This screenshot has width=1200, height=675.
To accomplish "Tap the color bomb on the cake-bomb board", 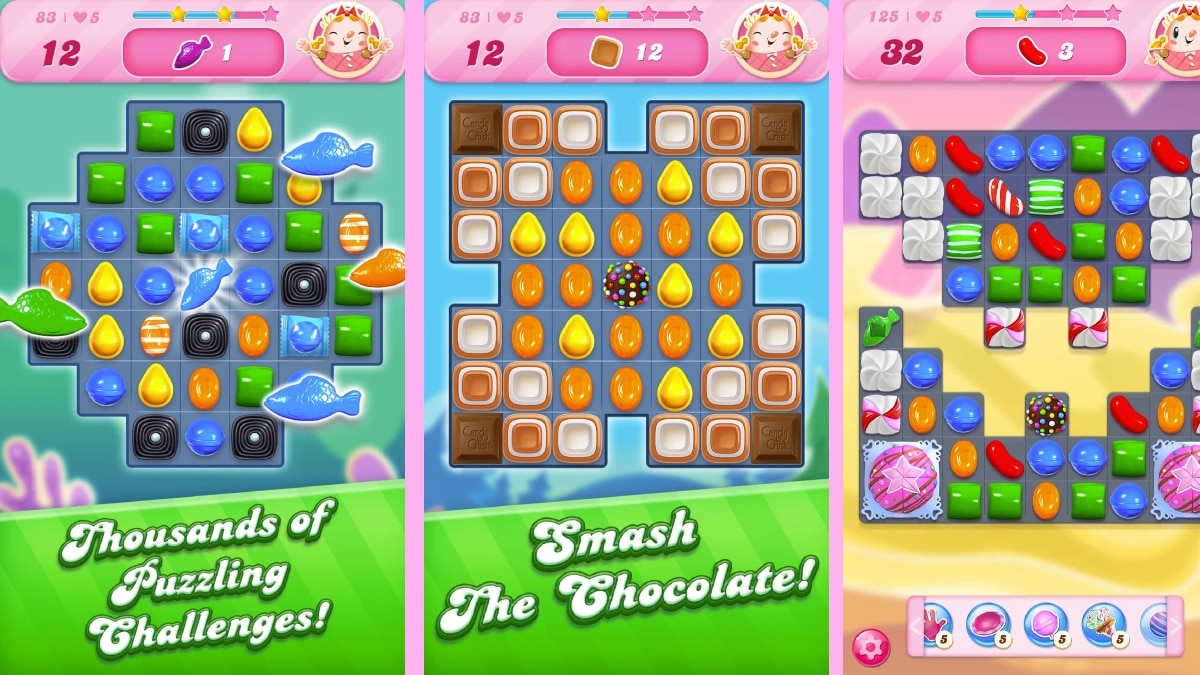I will click(x=1046, y=412).
